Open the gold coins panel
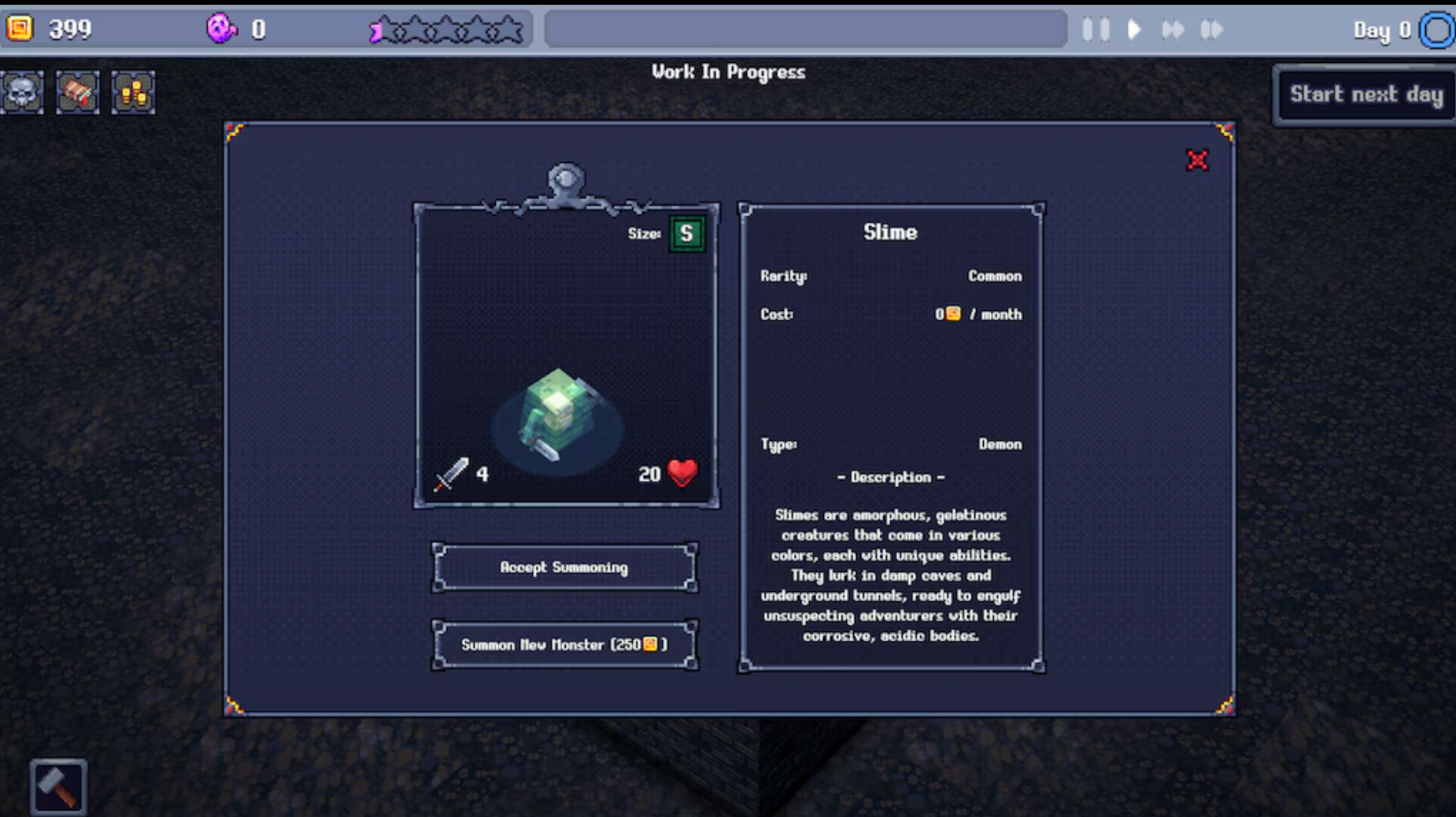 131,92
